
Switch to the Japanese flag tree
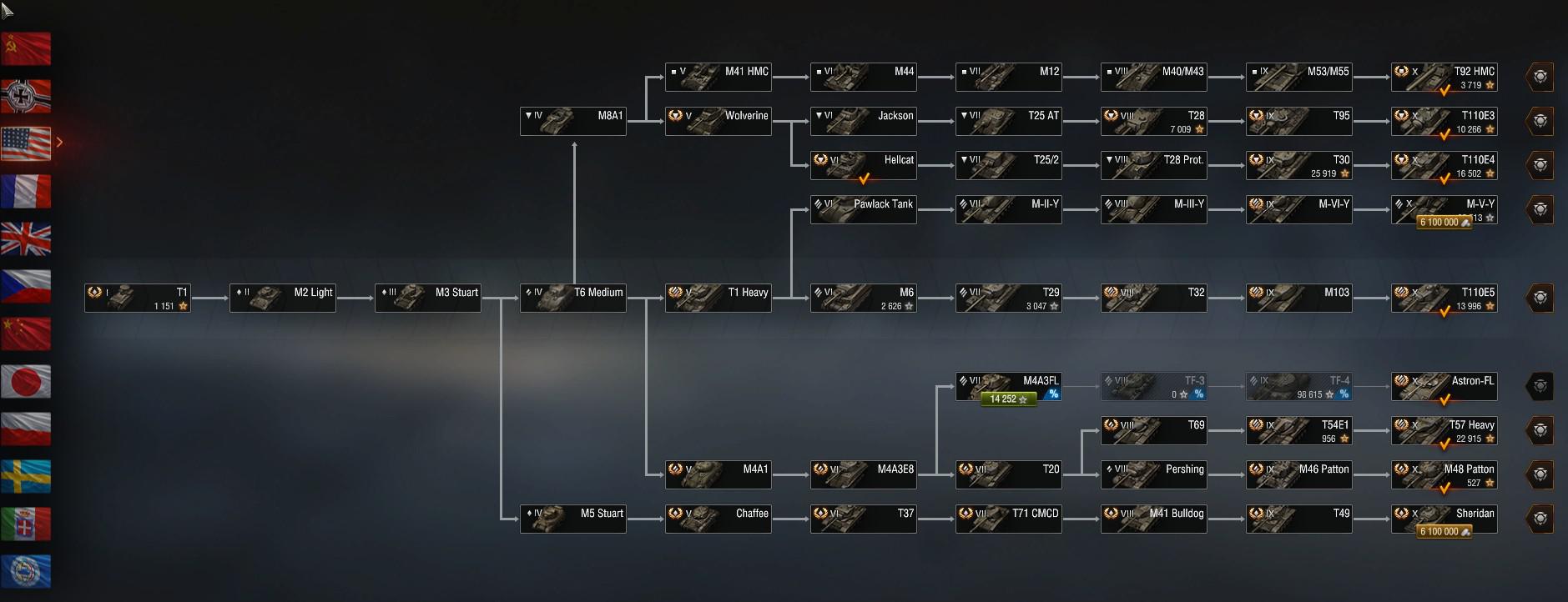[26, 382]
